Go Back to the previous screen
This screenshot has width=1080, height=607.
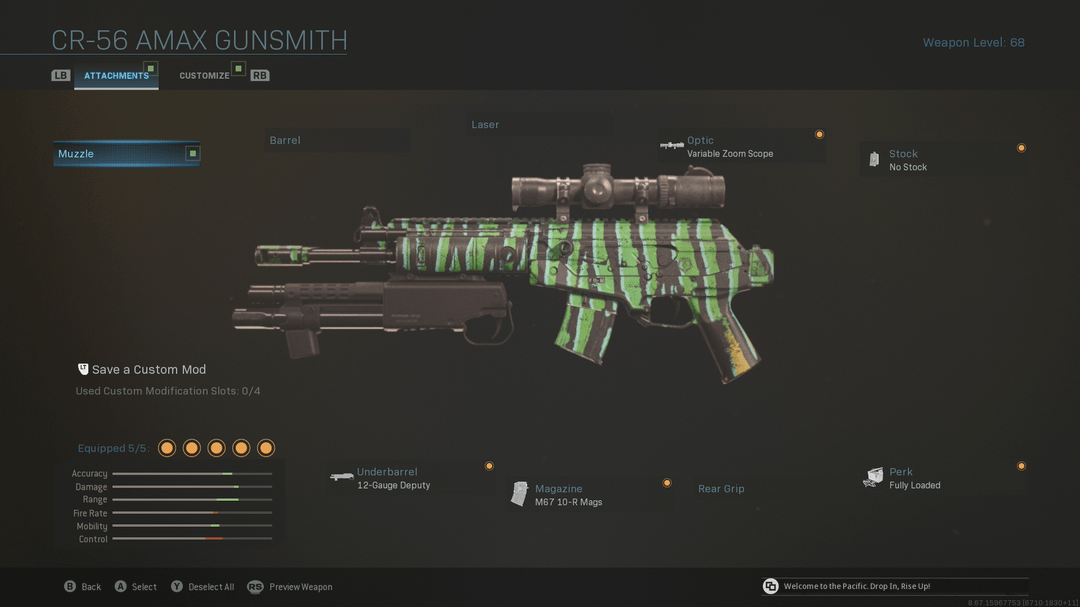coord(83,587)
